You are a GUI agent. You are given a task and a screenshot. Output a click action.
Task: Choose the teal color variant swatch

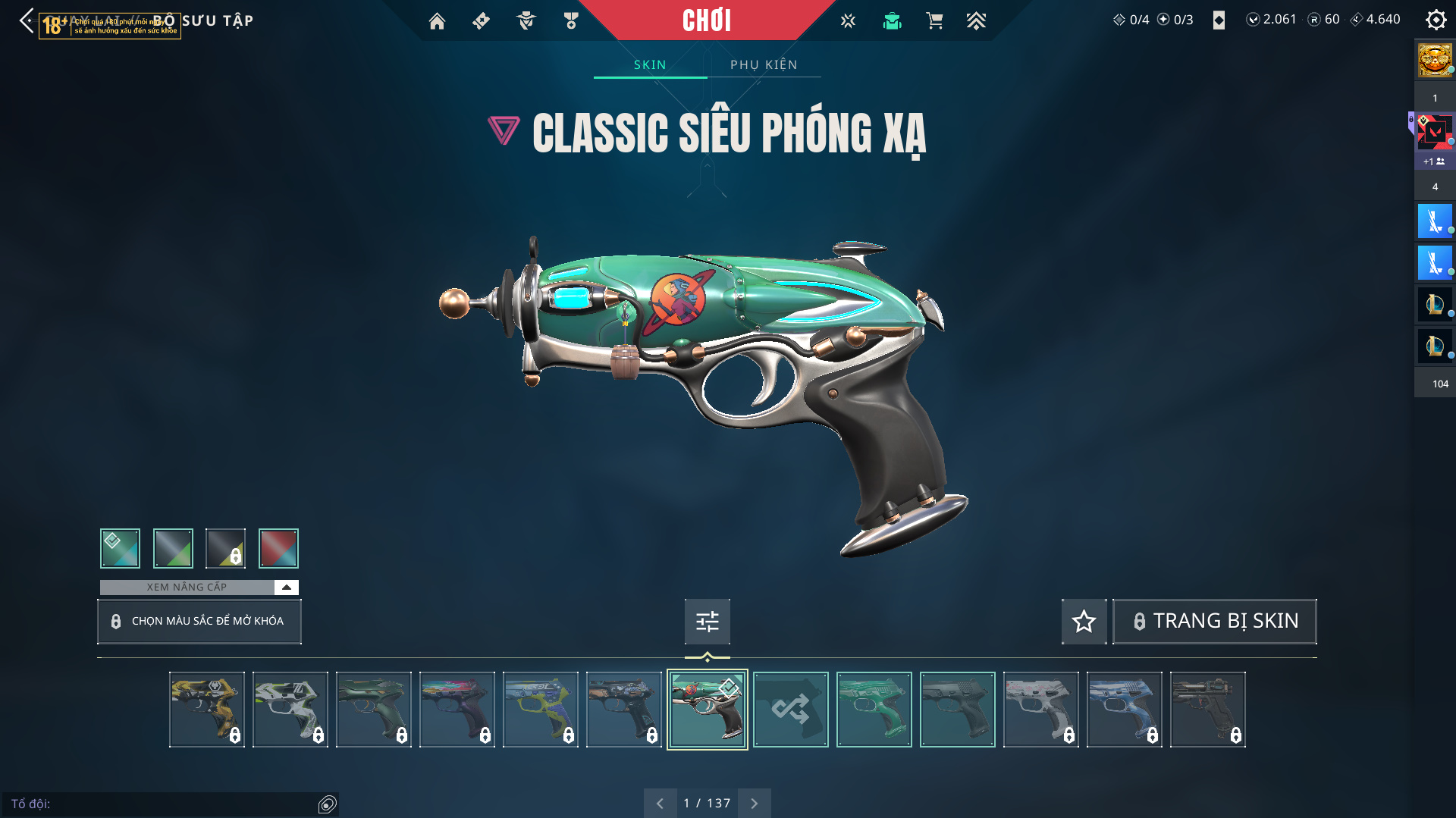click(120, 548)
